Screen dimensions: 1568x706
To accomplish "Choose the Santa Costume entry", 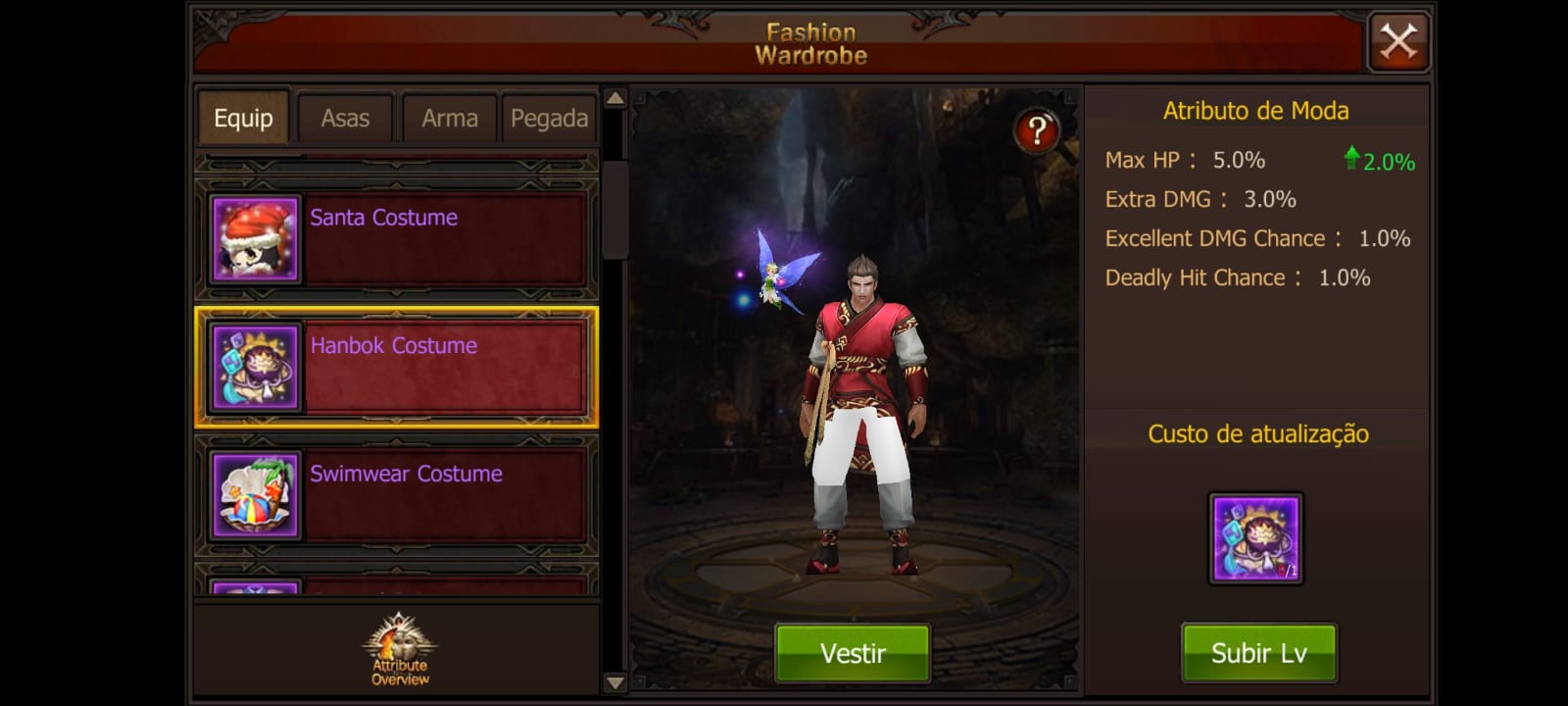I will click(x=397, y=238).
